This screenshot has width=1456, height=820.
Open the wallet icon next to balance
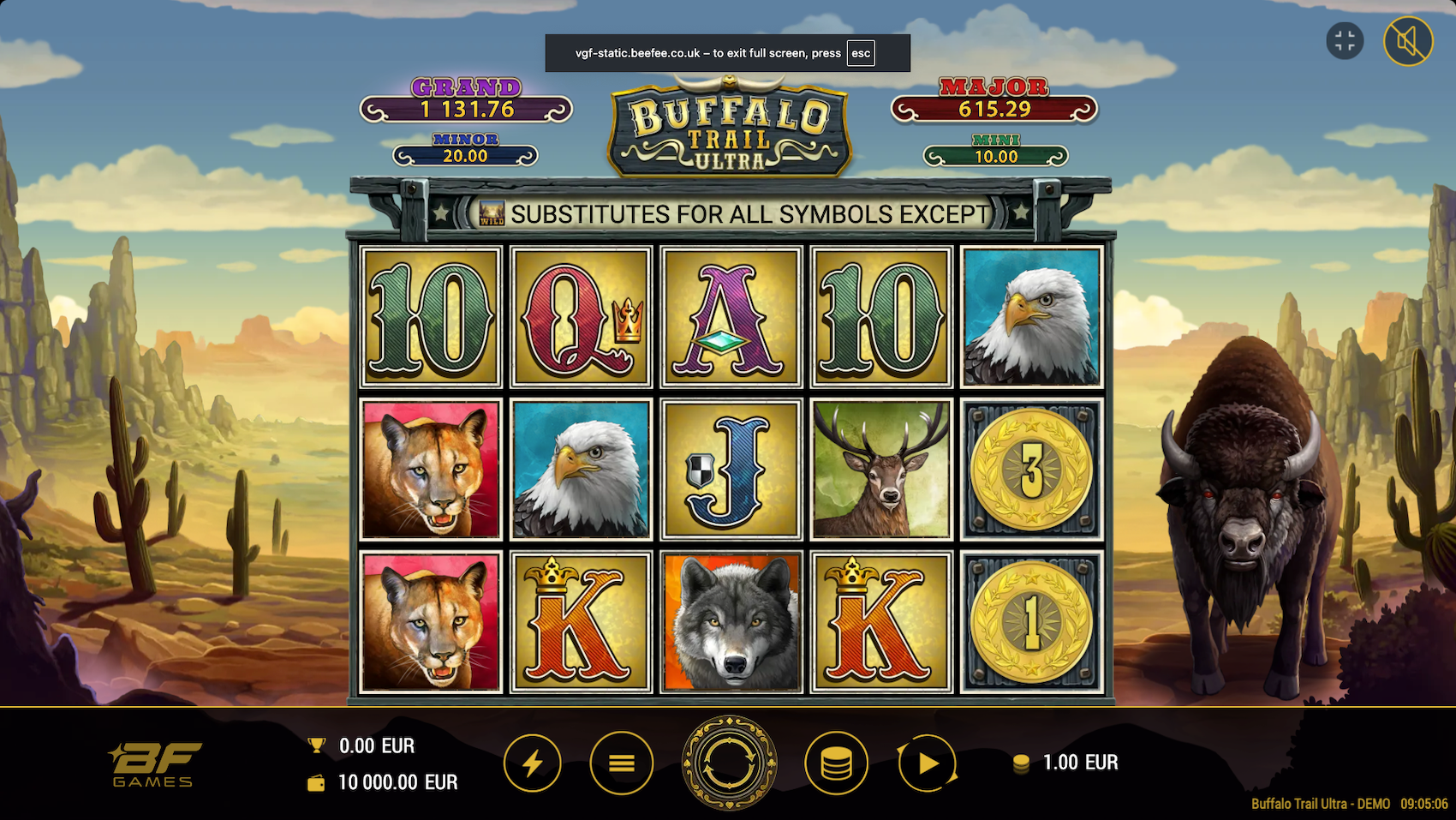point(315,782)
